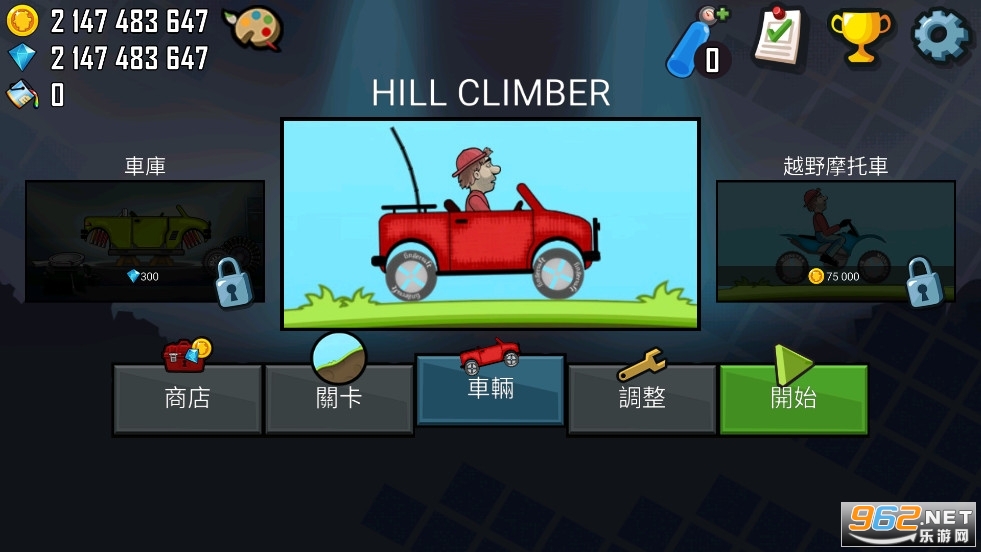The width and height of the screenshot is (981, 552).
Task: Open the settings gear icon
Action: [x=940, y=37]
